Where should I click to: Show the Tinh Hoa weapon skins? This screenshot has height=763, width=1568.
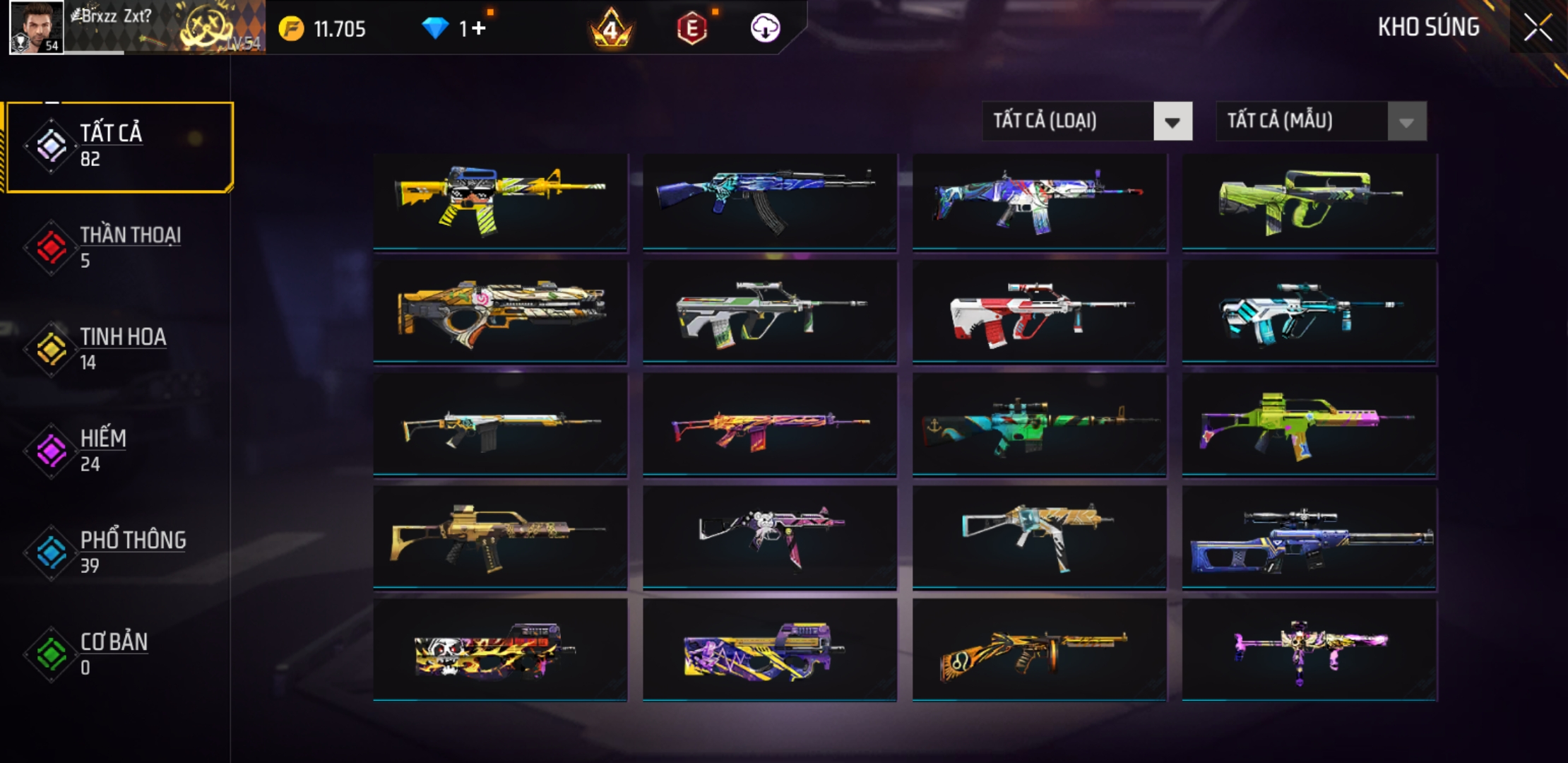coord(120,349)
